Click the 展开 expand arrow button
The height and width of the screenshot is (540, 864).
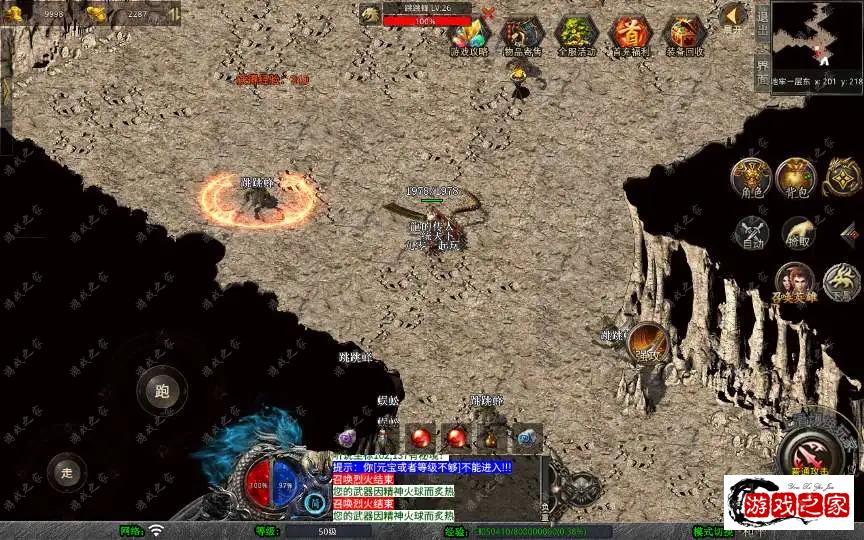734,16
